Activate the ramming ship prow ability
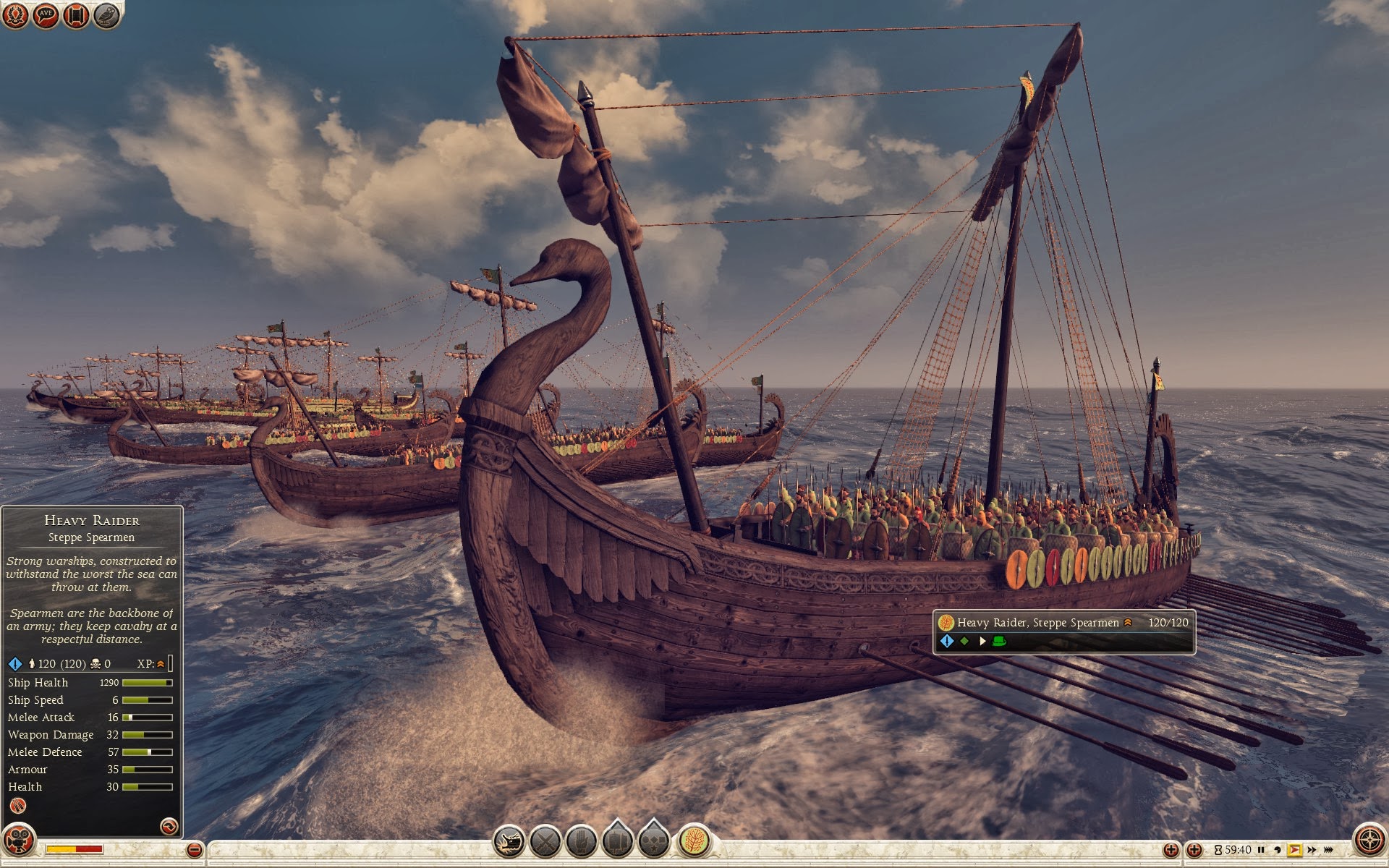The width and height of the screenshot is (1389, 868). click(509, 841)
